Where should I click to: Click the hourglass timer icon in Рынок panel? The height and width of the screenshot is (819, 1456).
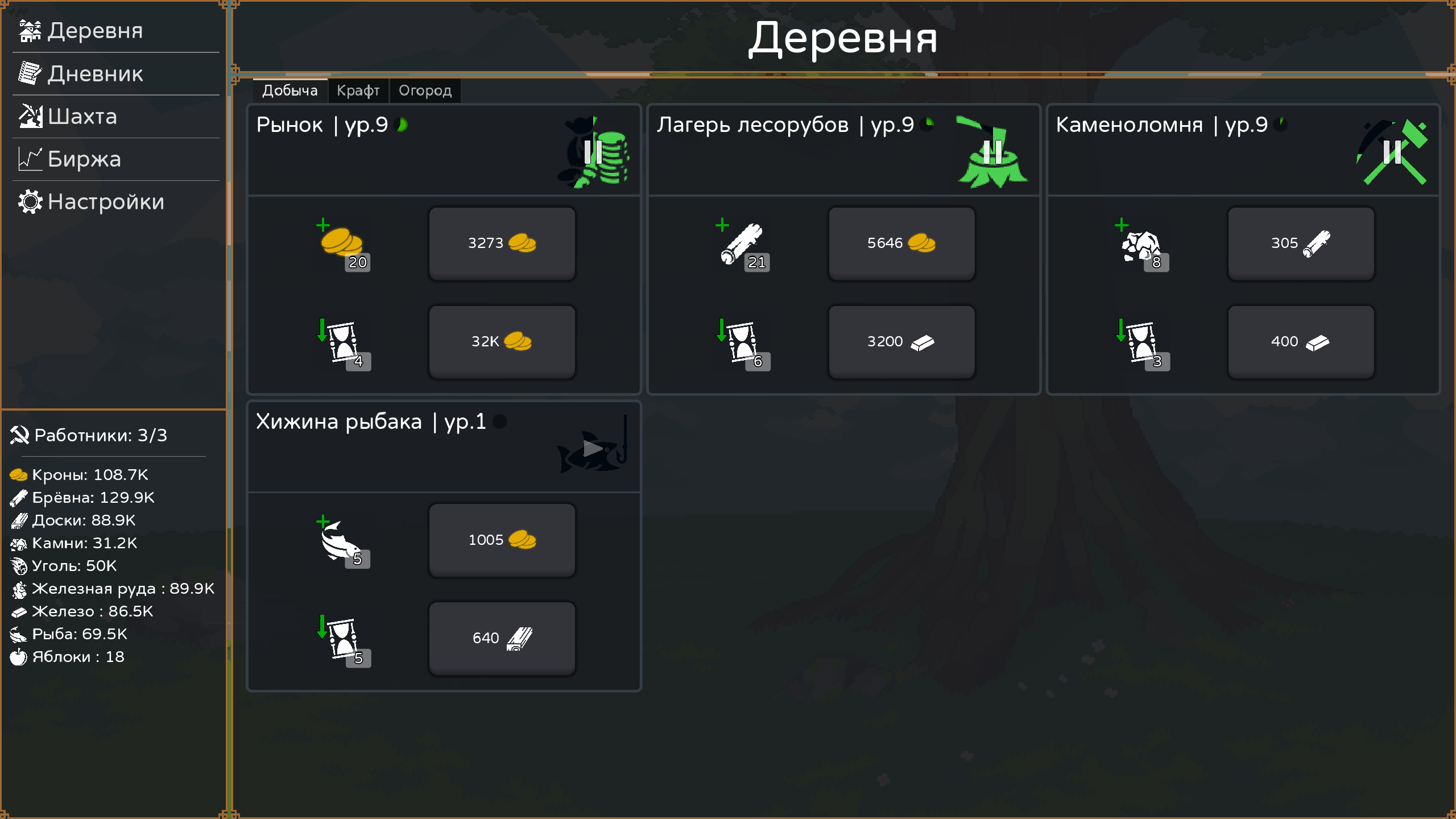344,341
